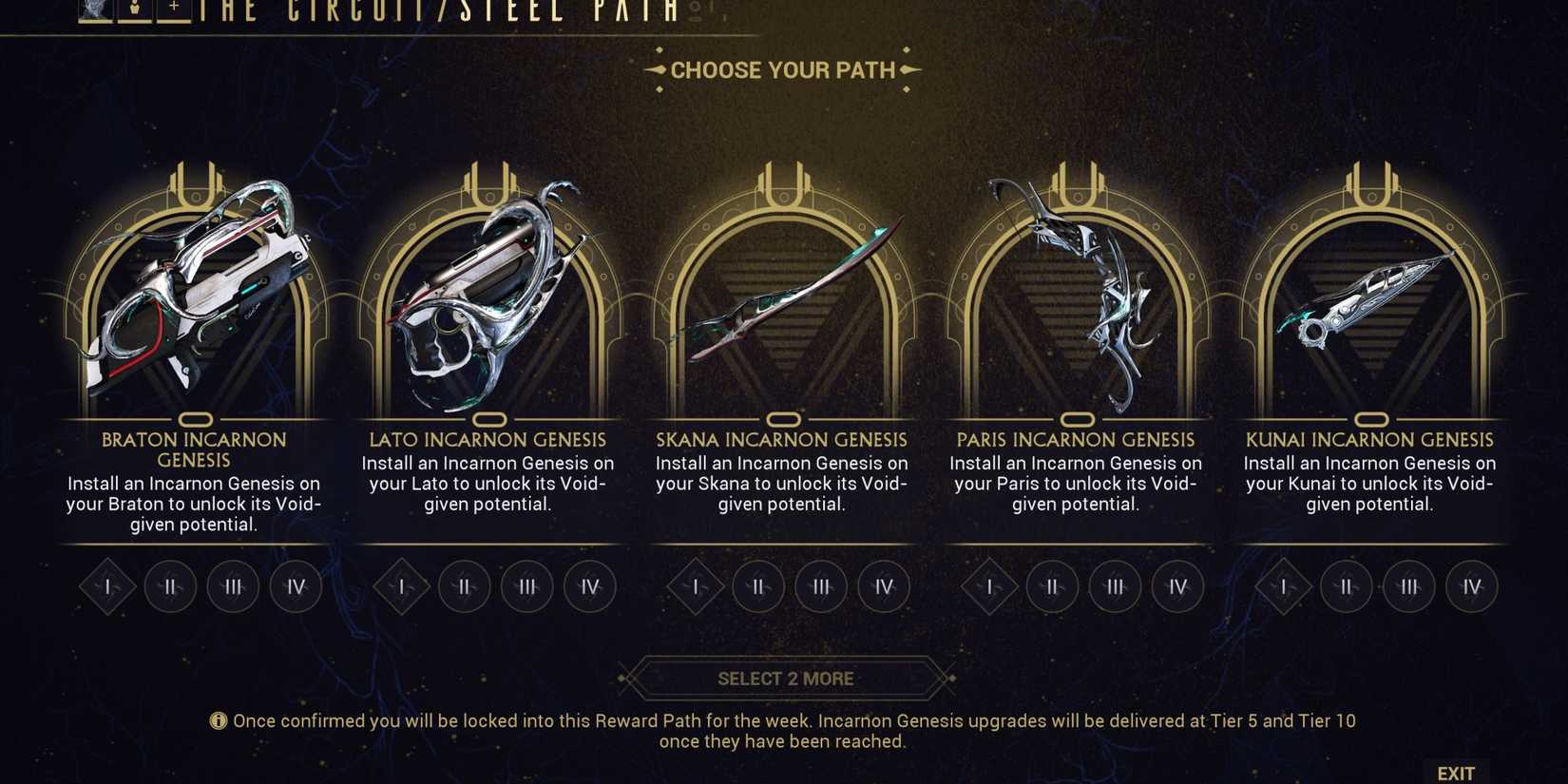Toggle the selection oval above Skana Incarnon Genesis
This screenshot has width=1568, height=784.
click(784, 419)
